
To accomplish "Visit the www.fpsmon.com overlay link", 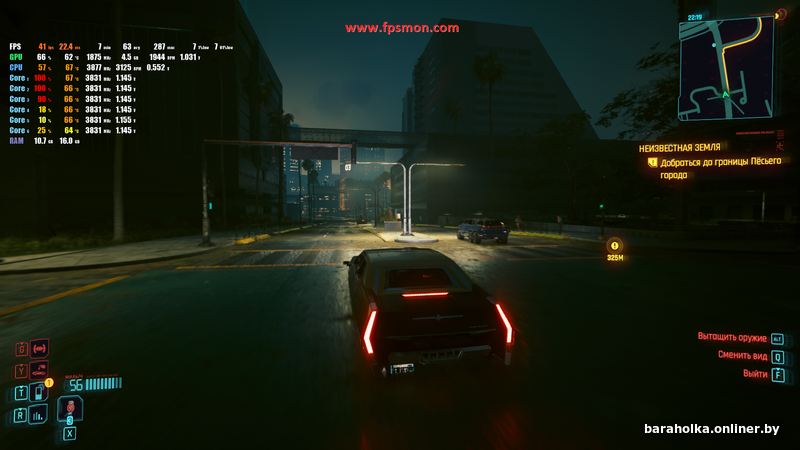I will coord(402,28).
